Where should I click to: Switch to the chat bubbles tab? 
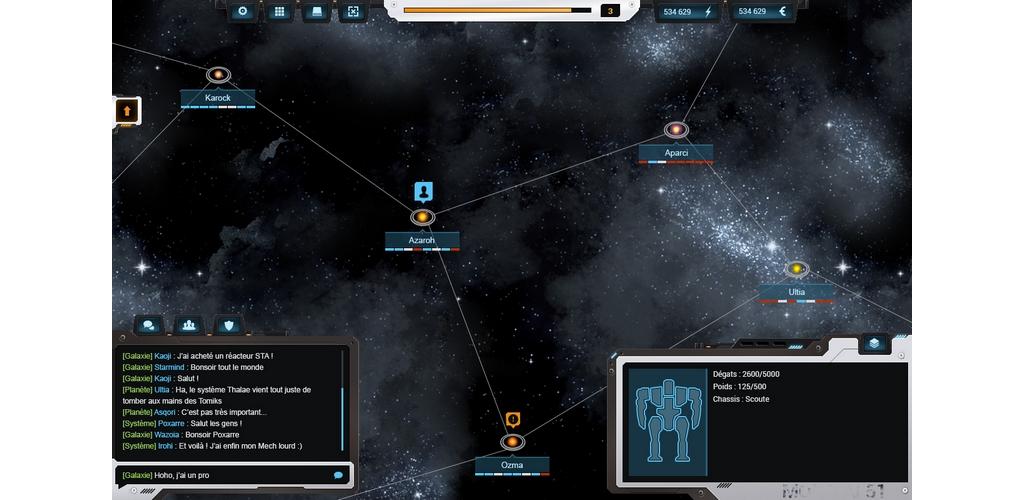click(149, 325)
